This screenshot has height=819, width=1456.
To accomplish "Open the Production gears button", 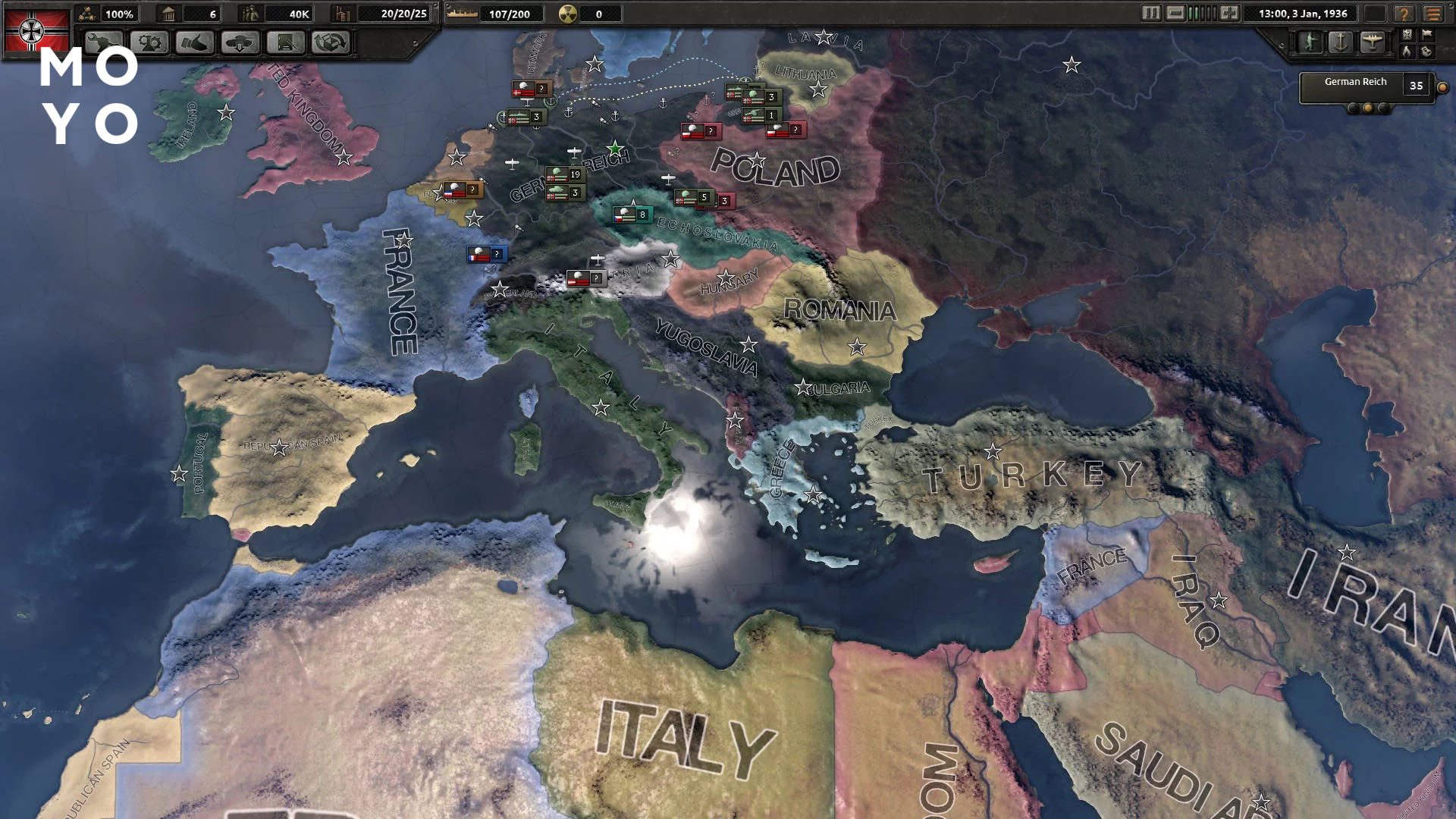I will (x=149, y=43).
